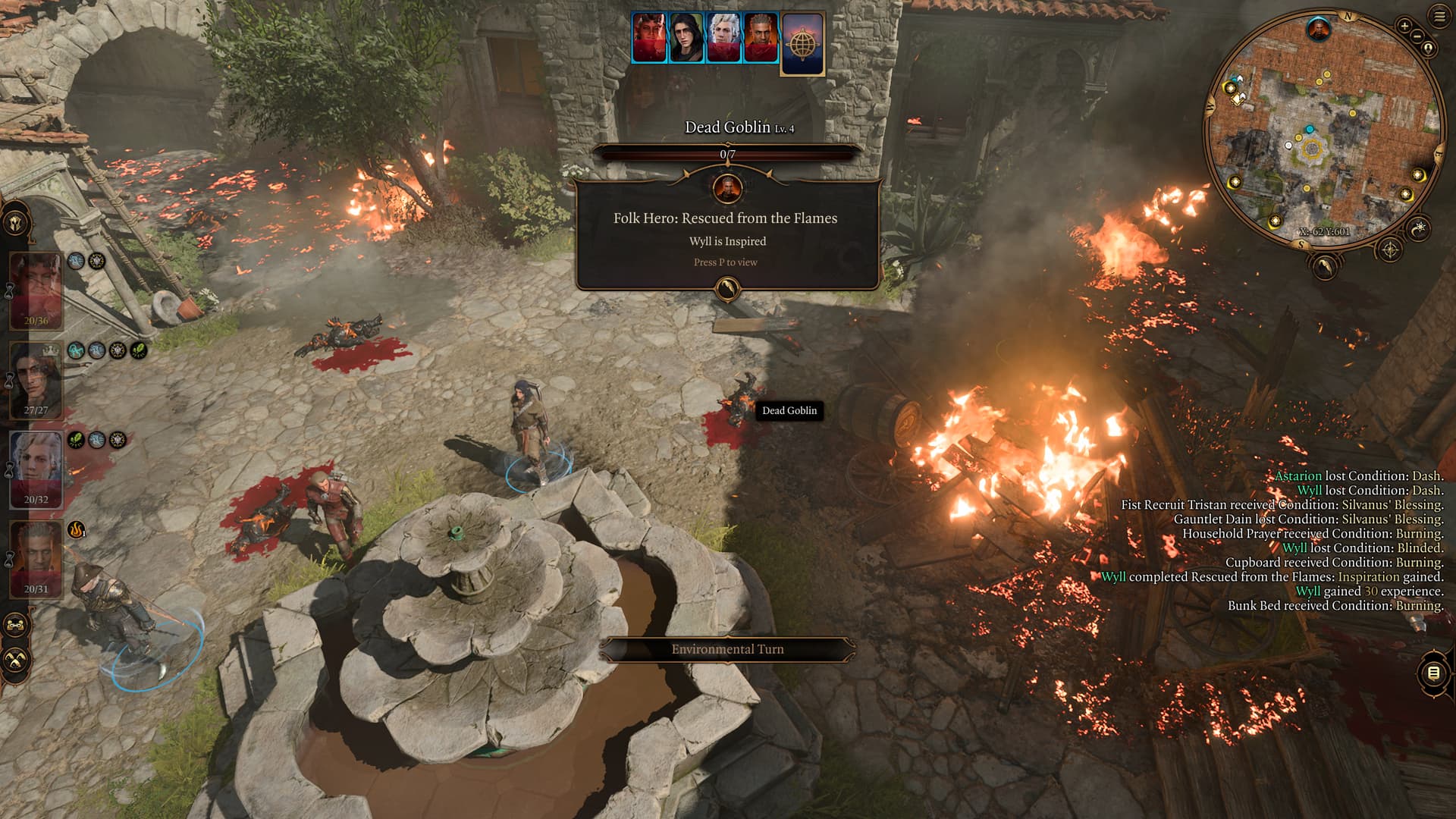Select the environmental turn globe card
The height and width of the screenshot is (819, 1456).
click(x=802, y=44)
